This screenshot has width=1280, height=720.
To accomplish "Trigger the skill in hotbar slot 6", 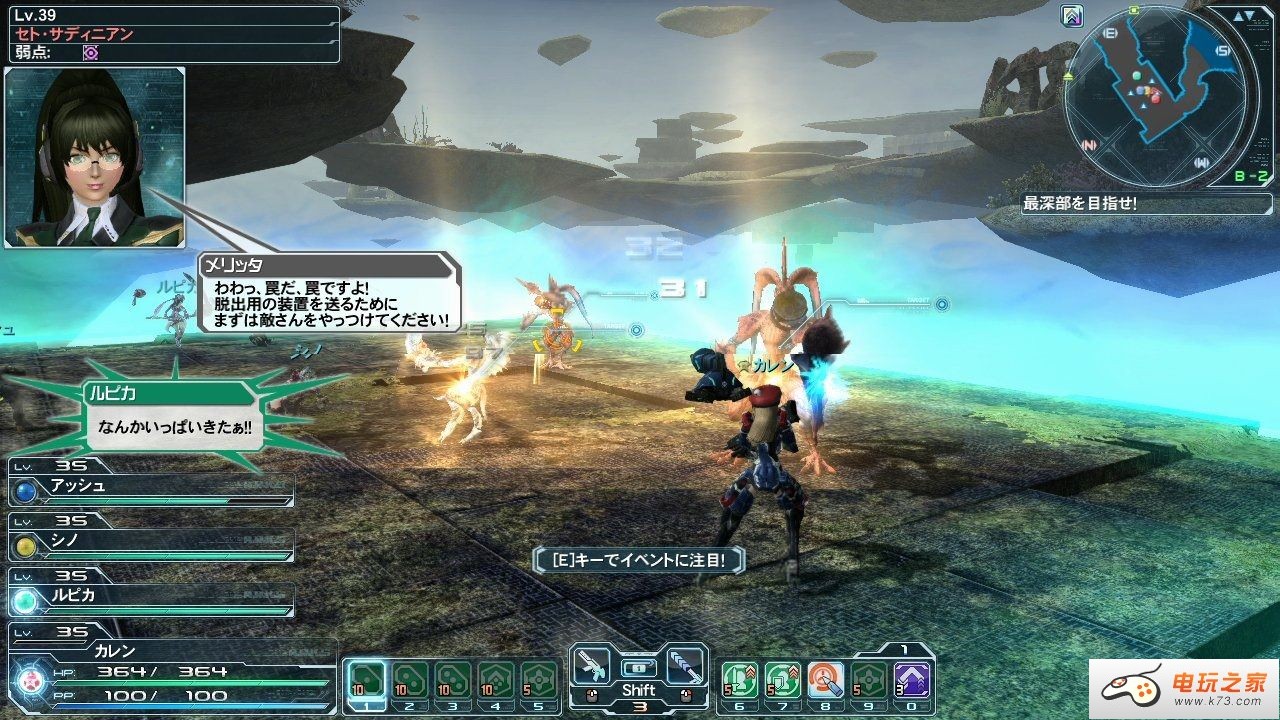I will coord(739,680).
